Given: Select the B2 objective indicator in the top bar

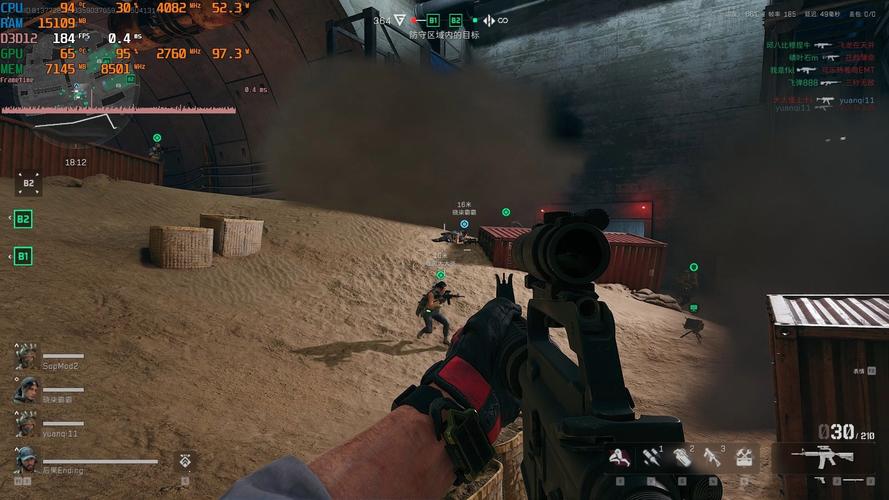Looking at the screenshot, I should point(456,20).
